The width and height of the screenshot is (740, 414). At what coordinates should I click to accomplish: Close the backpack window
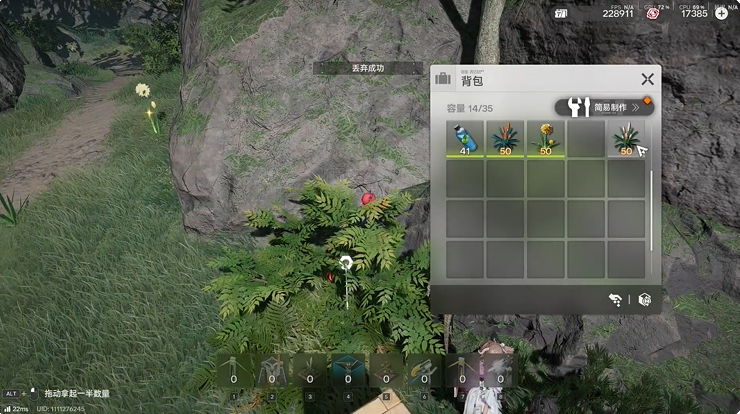point(648,79)
